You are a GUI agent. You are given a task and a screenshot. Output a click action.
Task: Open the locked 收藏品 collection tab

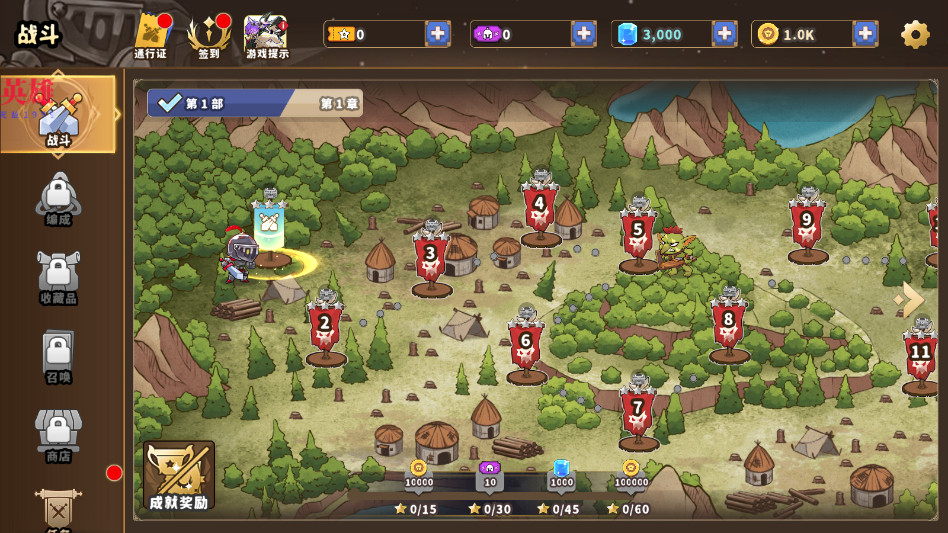(x=58, y=276)
